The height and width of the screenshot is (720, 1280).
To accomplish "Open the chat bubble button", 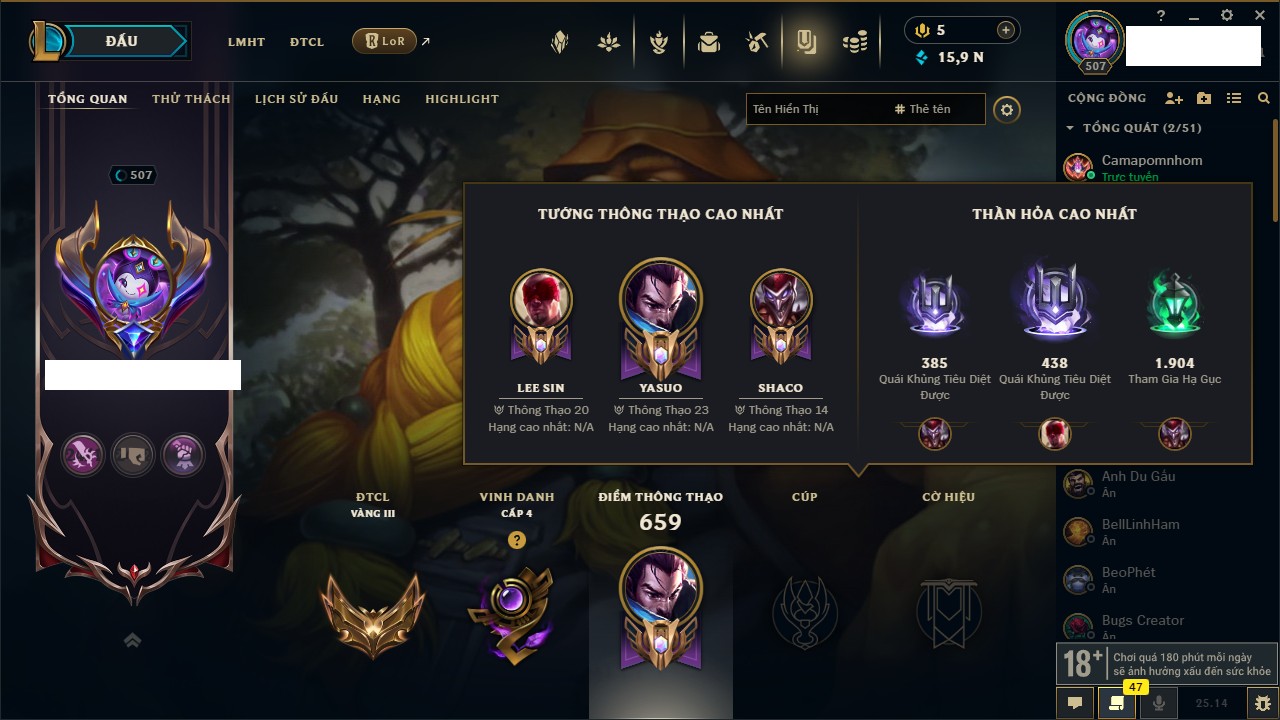I will (x=1075, y=703).
